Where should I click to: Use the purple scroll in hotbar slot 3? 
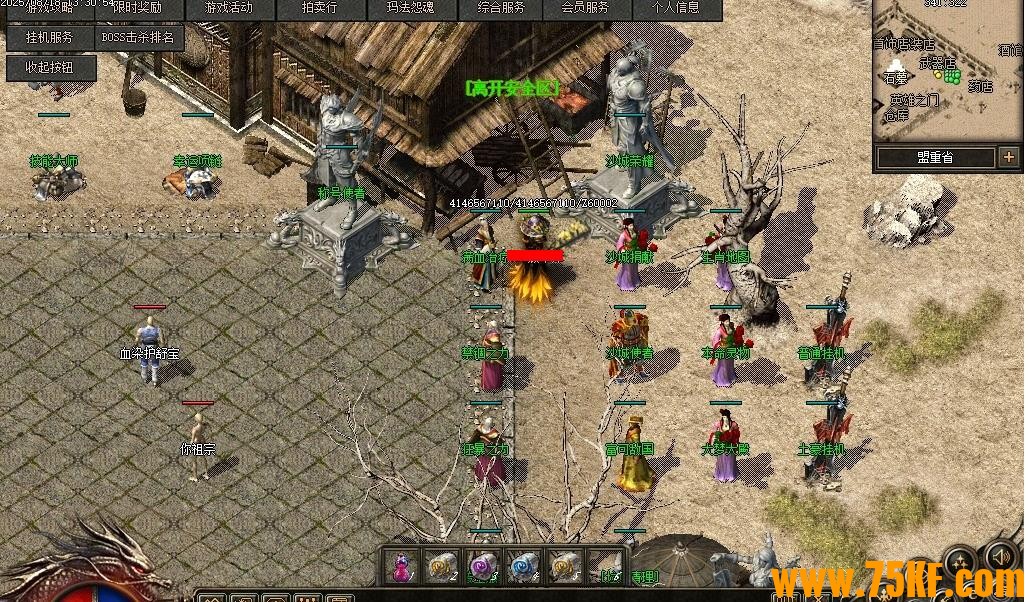(x=482, y=567)
